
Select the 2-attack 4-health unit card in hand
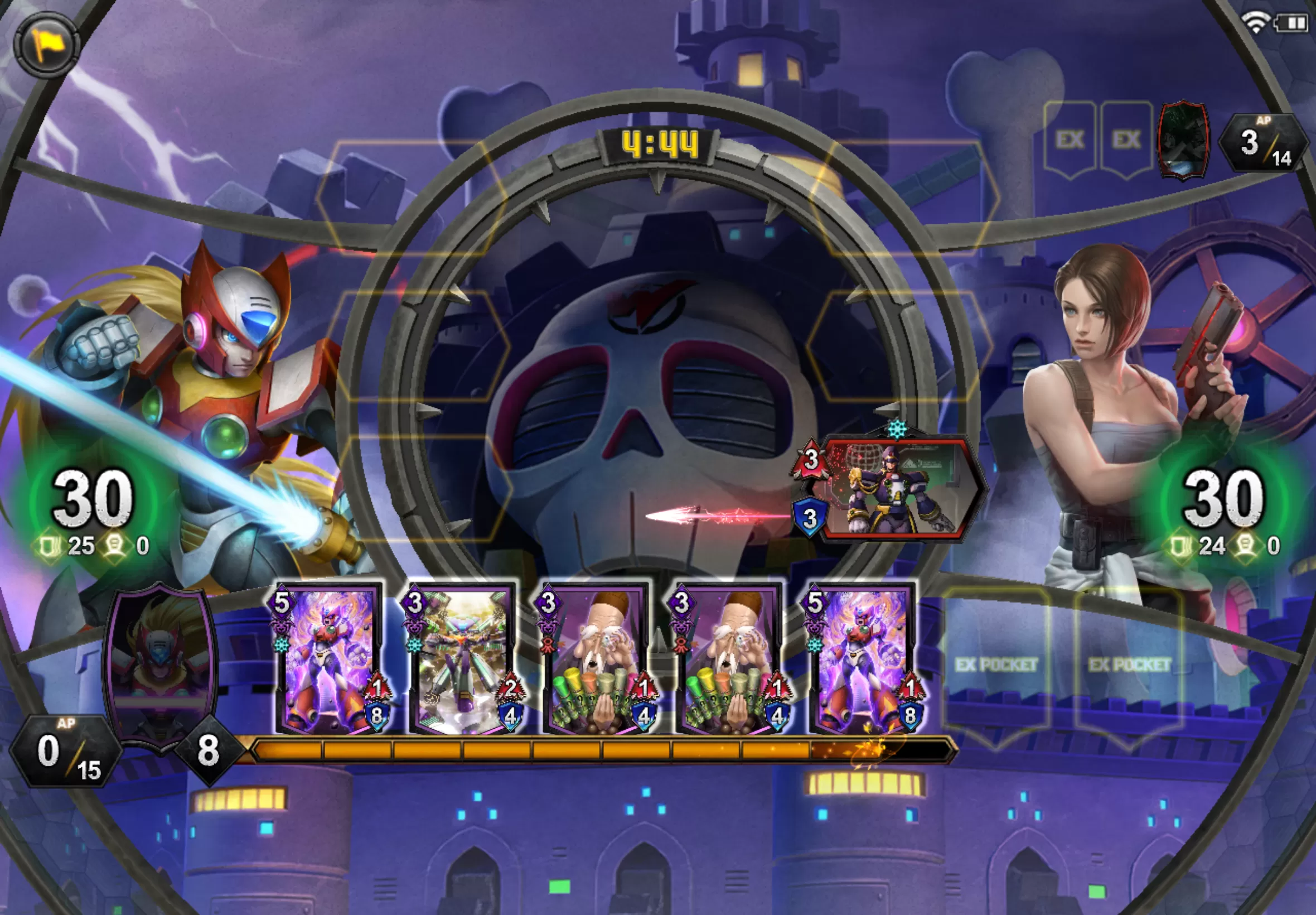tap(463, 659)
